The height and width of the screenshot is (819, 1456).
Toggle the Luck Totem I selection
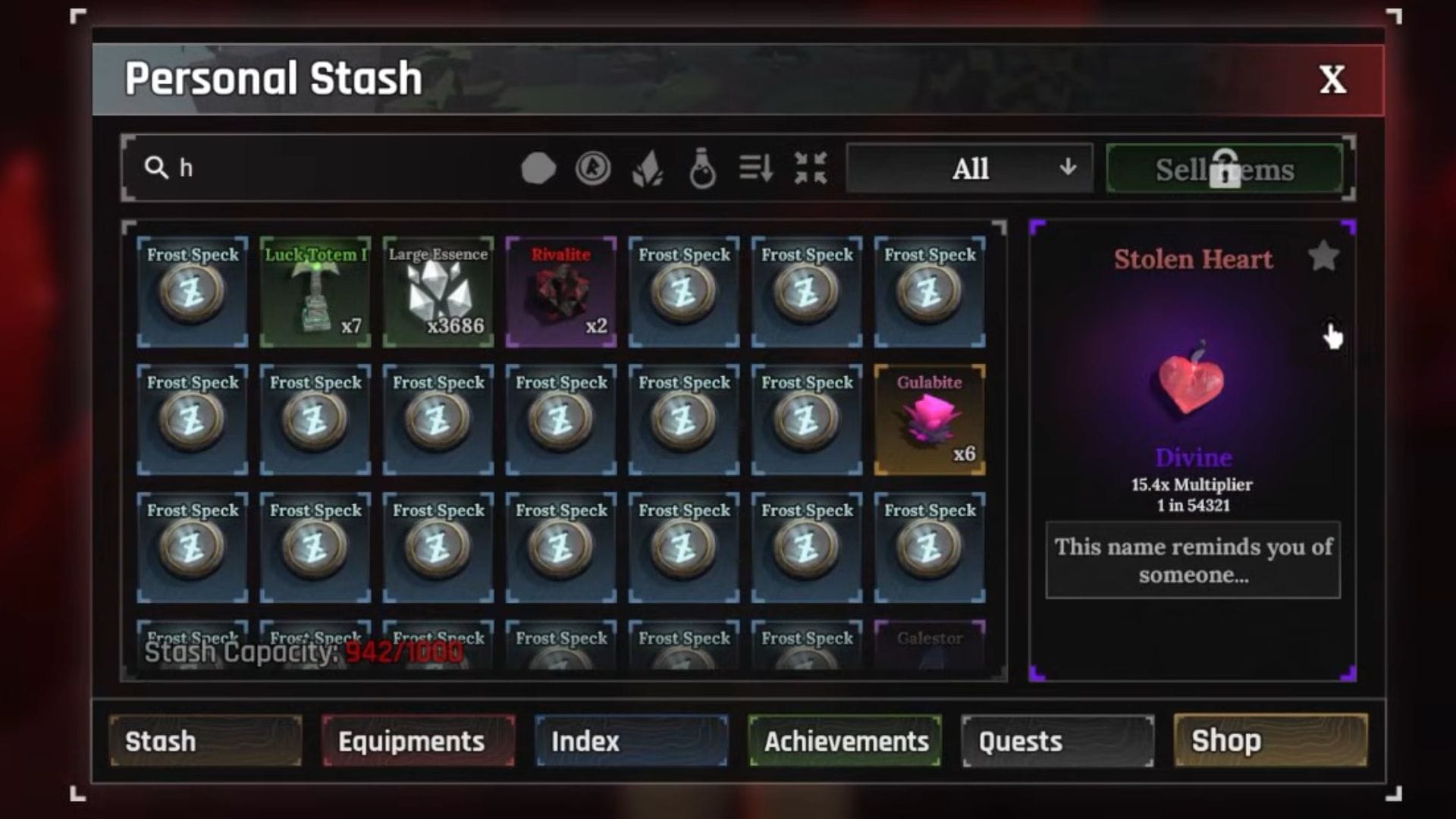coord(315,290)
